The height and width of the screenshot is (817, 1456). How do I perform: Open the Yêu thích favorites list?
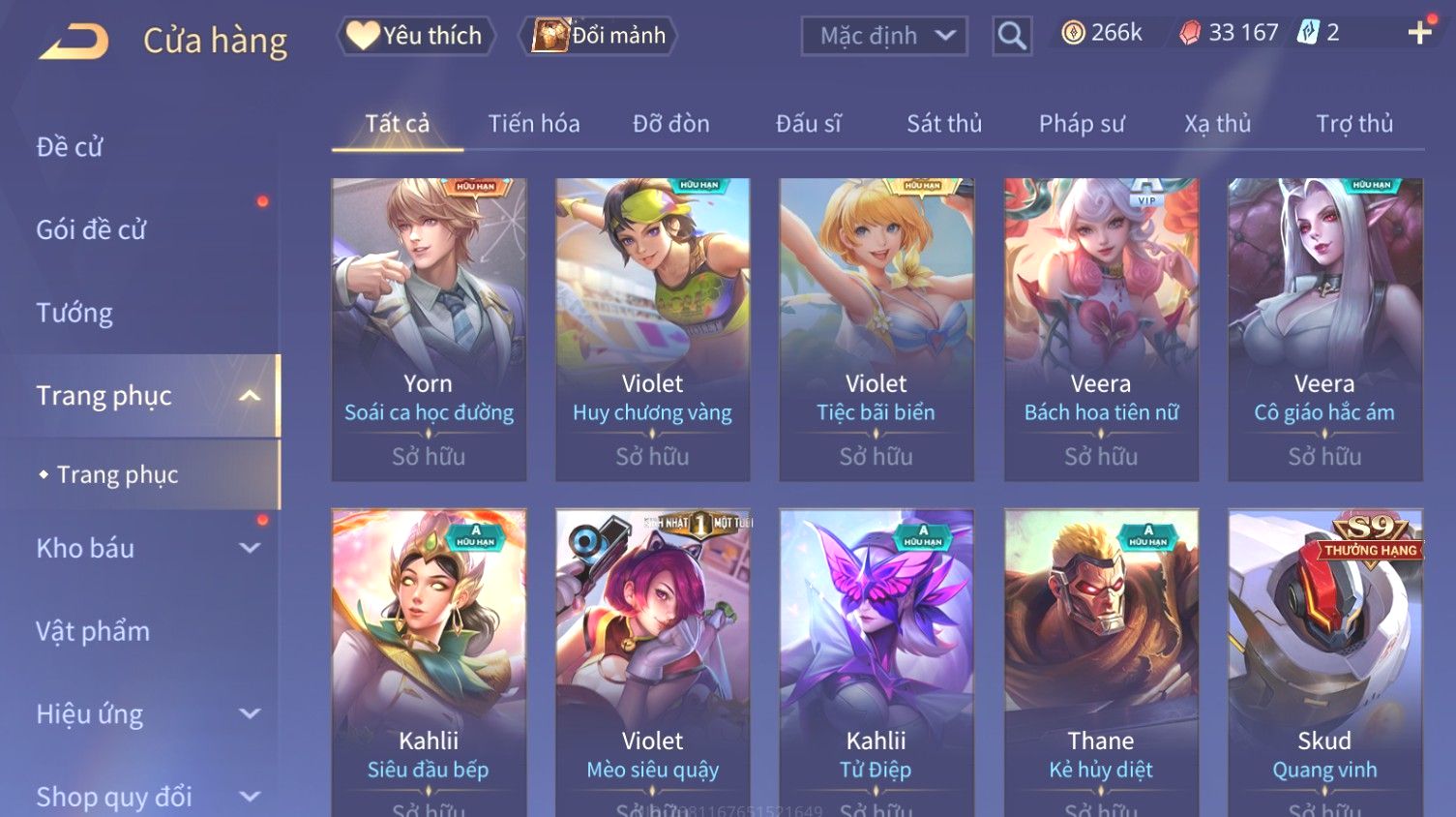(416, 36)
